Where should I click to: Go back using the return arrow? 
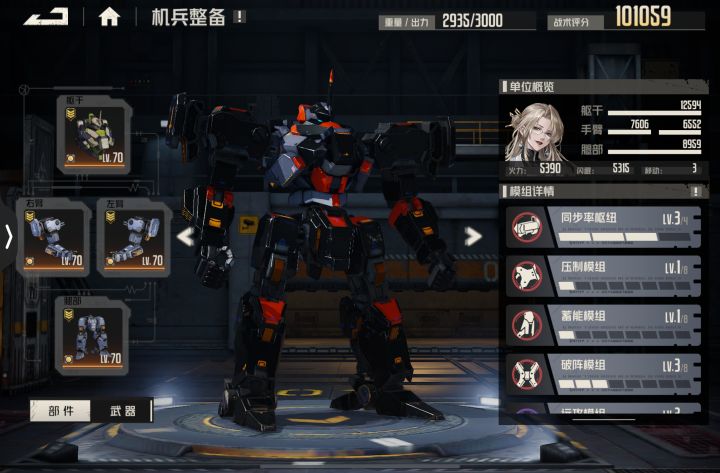coord(46,16)
